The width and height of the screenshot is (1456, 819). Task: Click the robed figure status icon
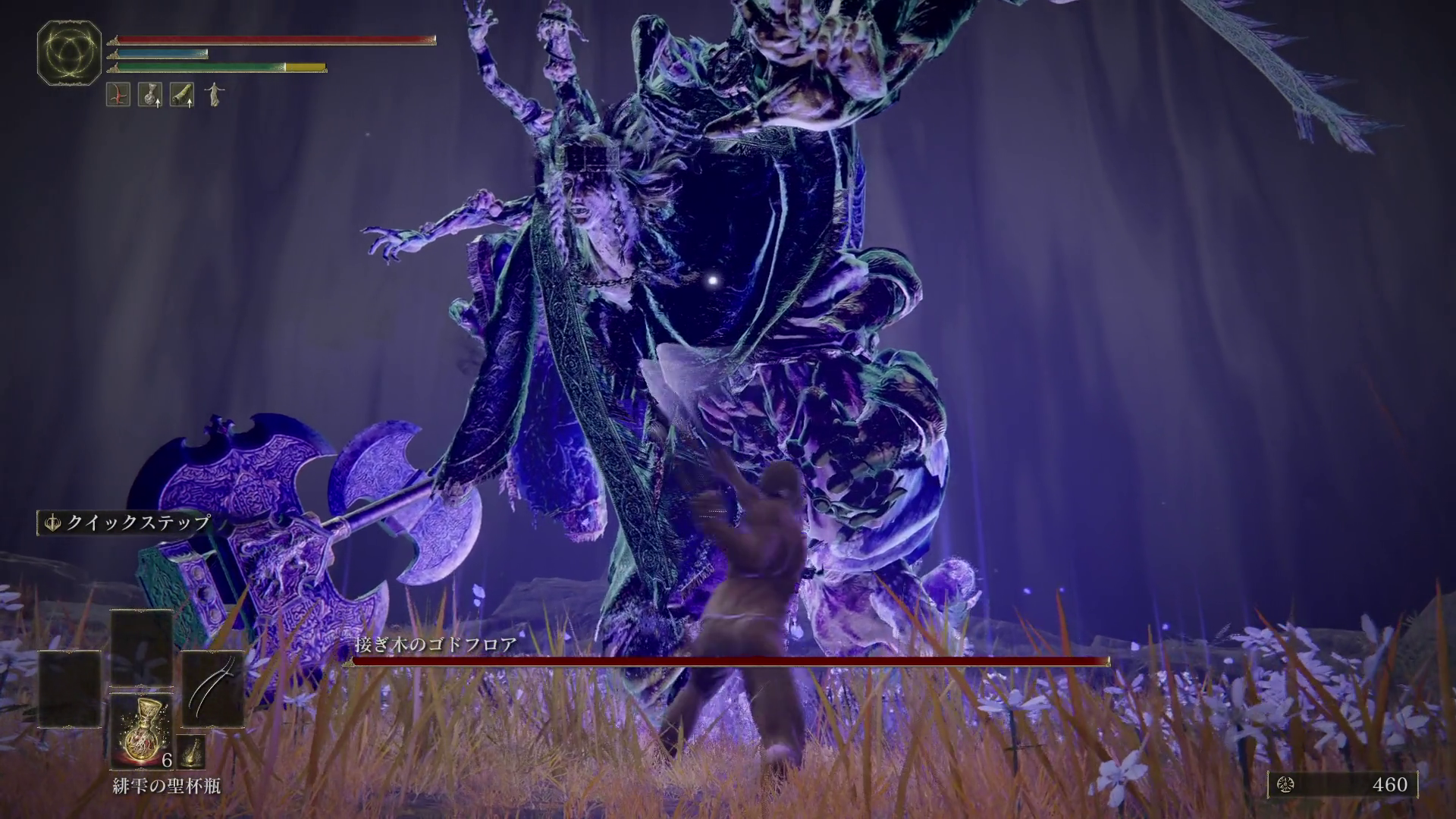(215, 95)
